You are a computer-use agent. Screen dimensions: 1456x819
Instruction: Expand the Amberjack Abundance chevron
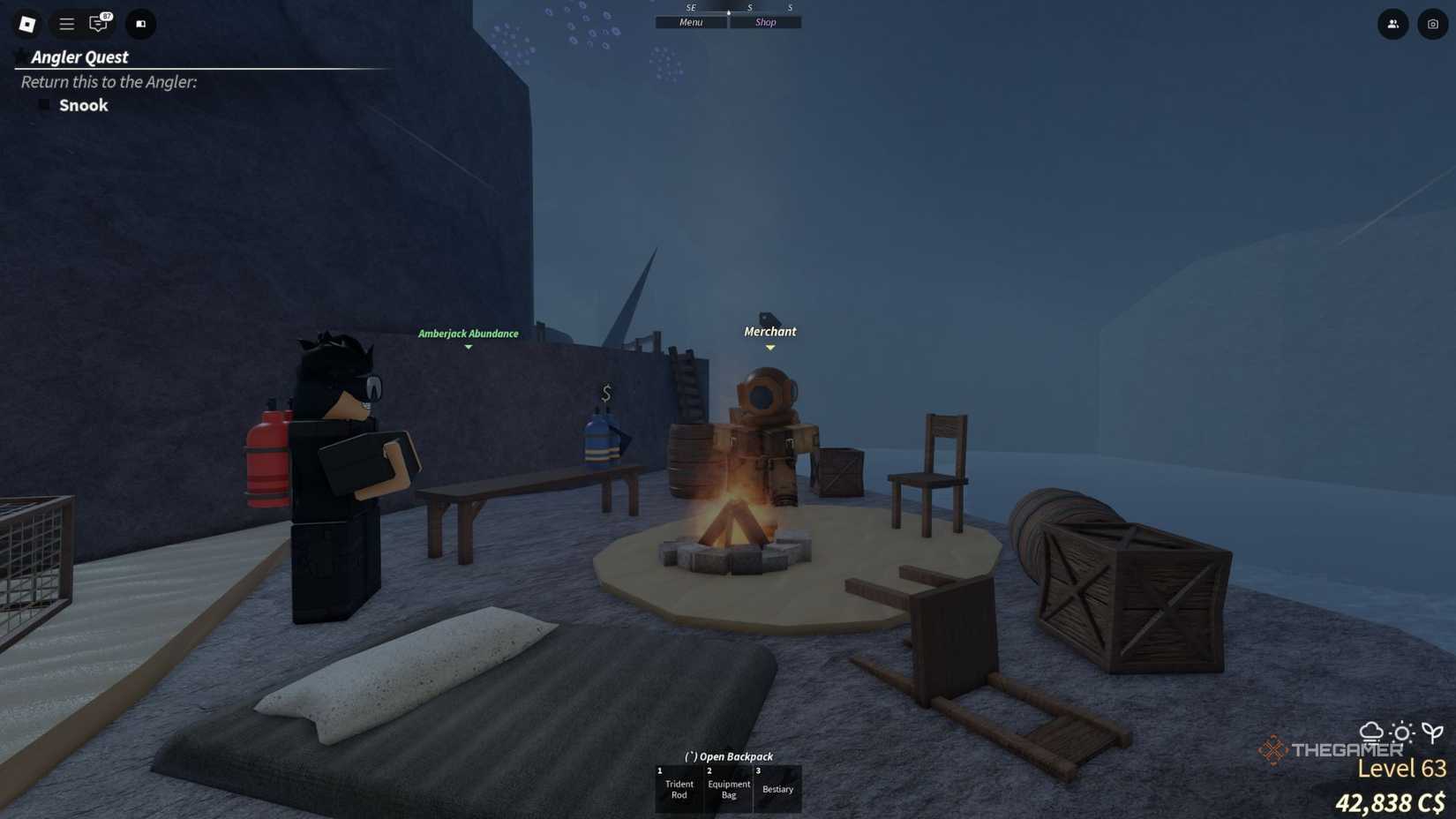point(469,347)
